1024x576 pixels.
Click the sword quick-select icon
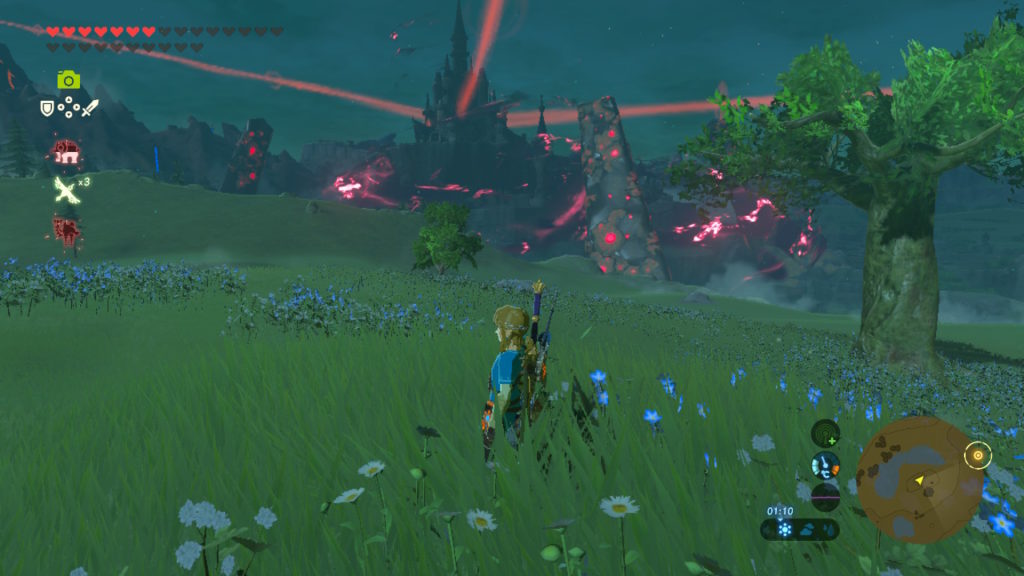click(90, 107)
